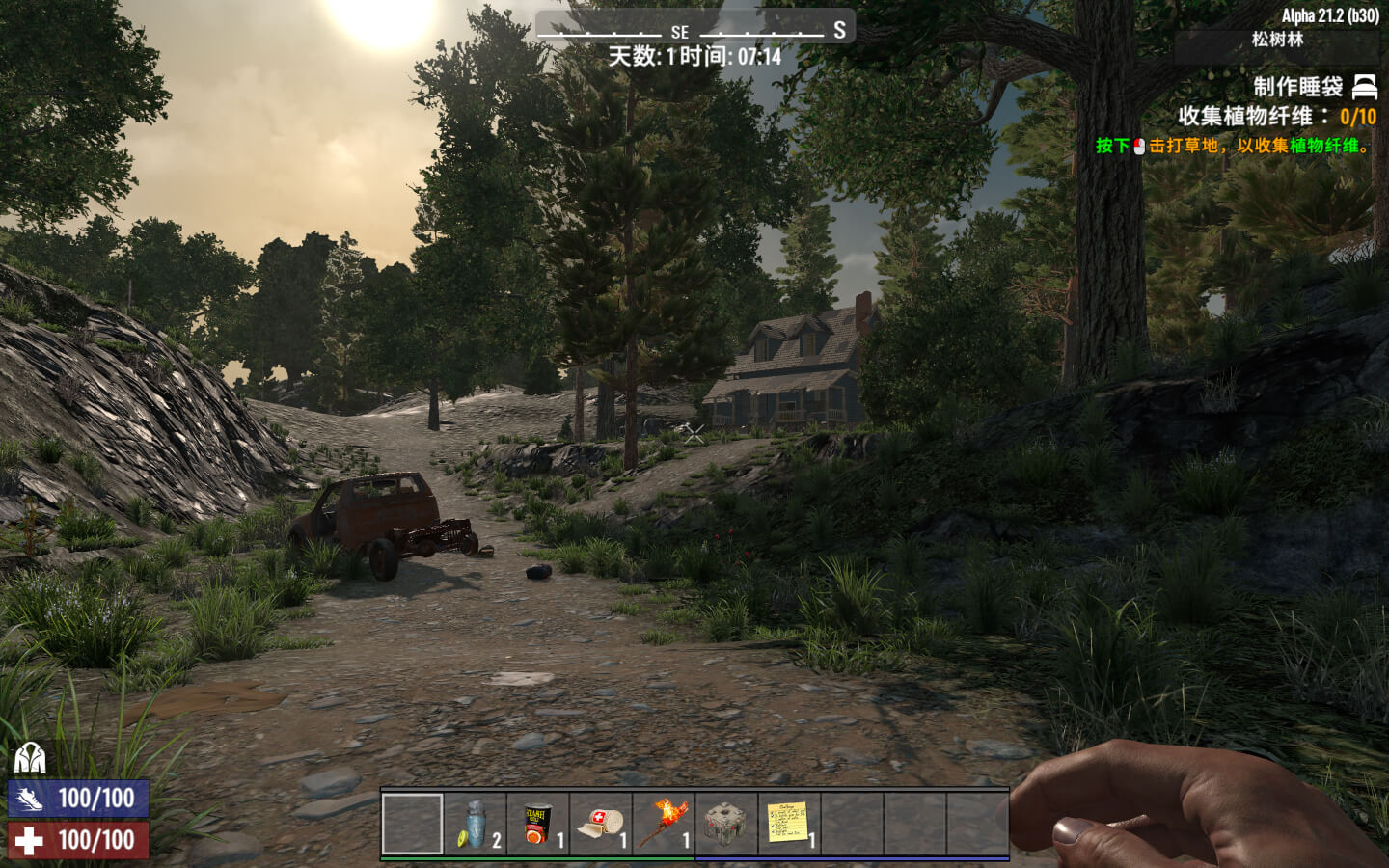
Task: Select the first-aid bandage hotbar item
Action: [600, 825]
